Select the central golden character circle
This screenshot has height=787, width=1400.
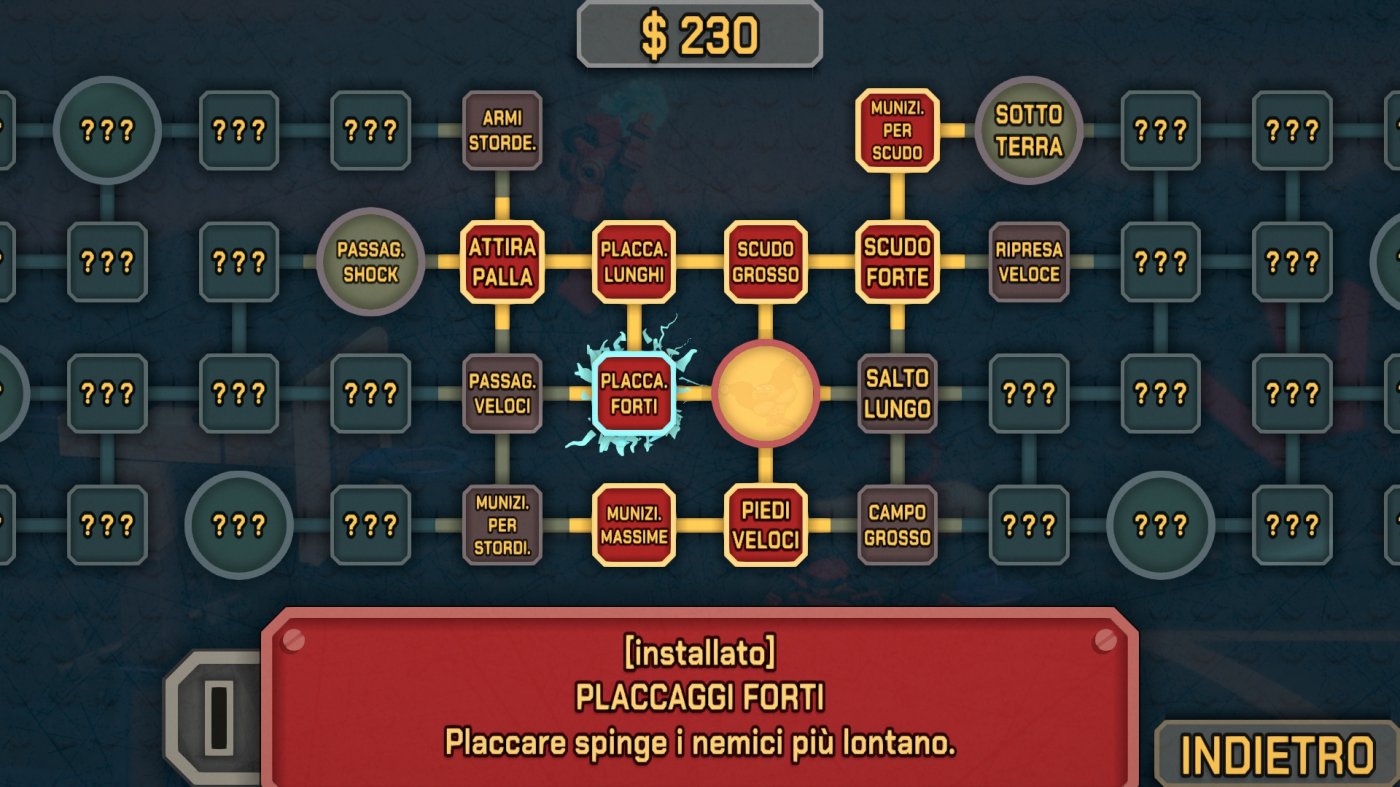[765, 392]
